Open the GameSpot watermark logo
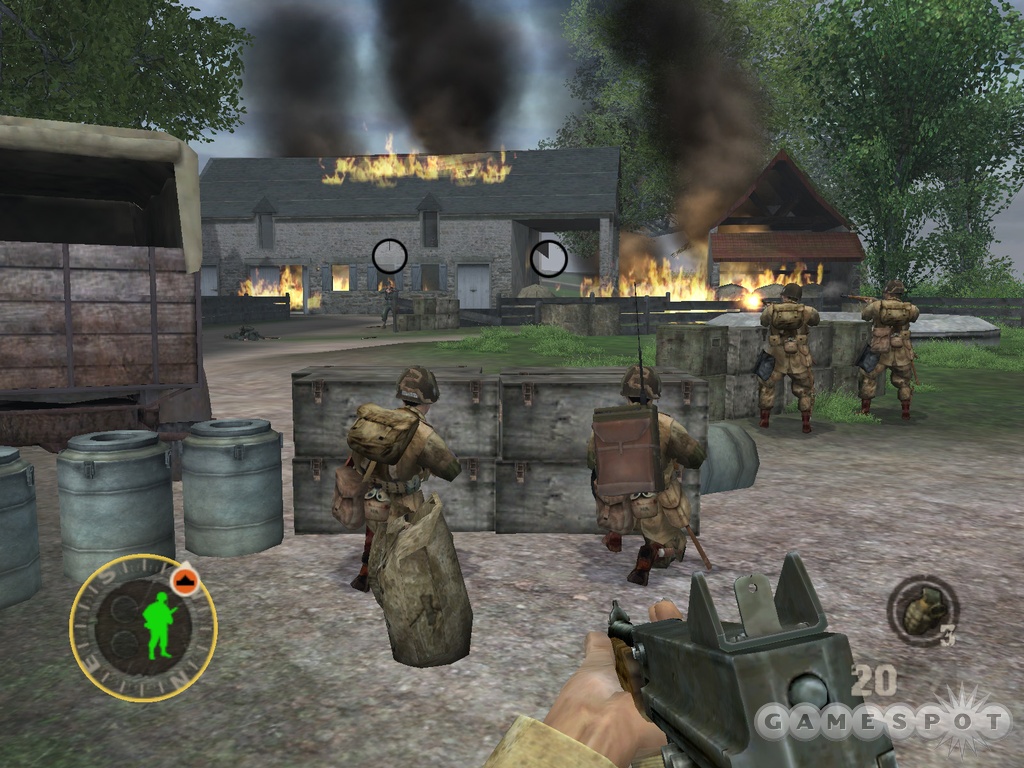This screenshot has width=1024, height=768. [x=883, y=720]
